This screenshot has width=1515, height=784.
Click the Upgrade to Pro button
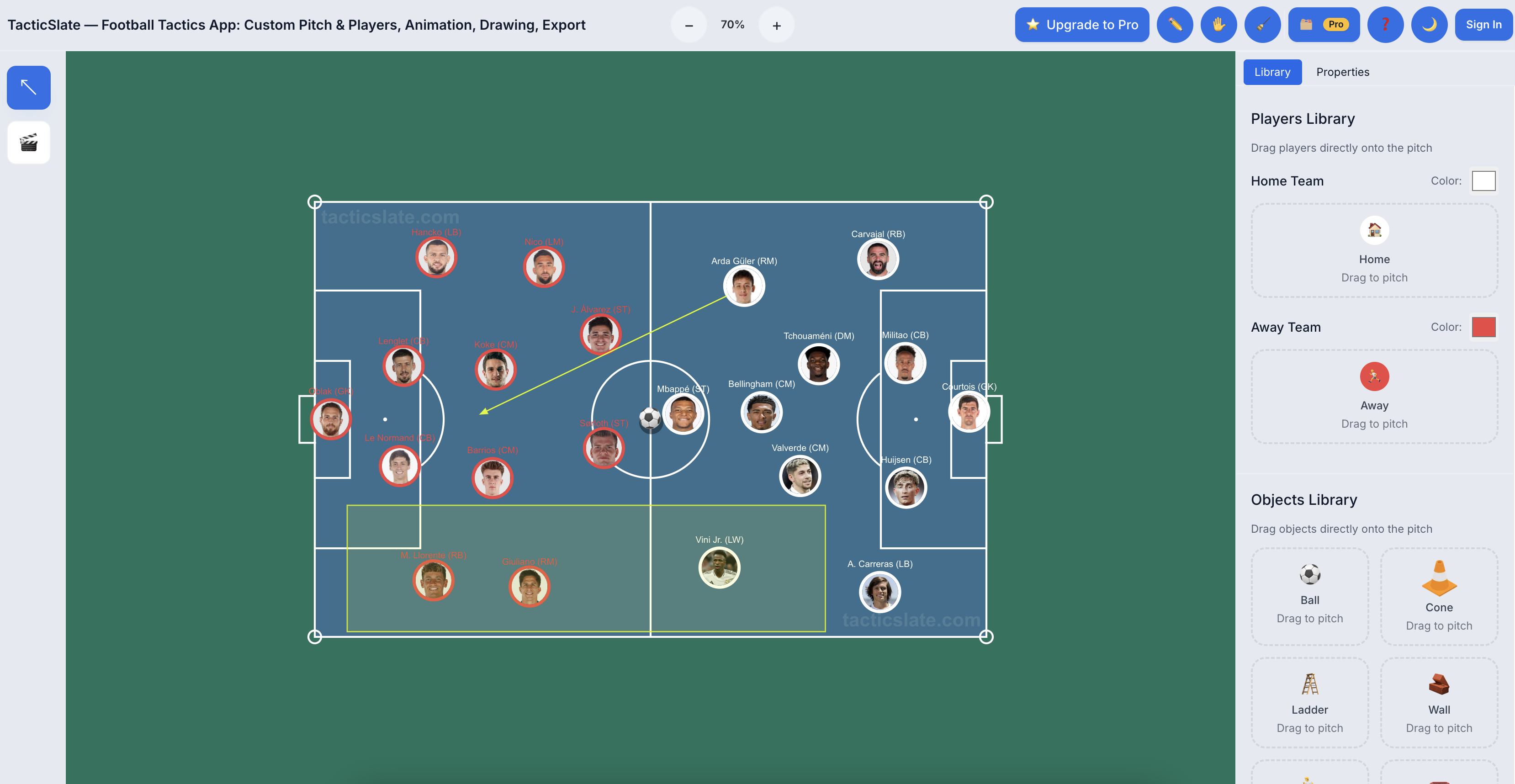(1081, 24)
